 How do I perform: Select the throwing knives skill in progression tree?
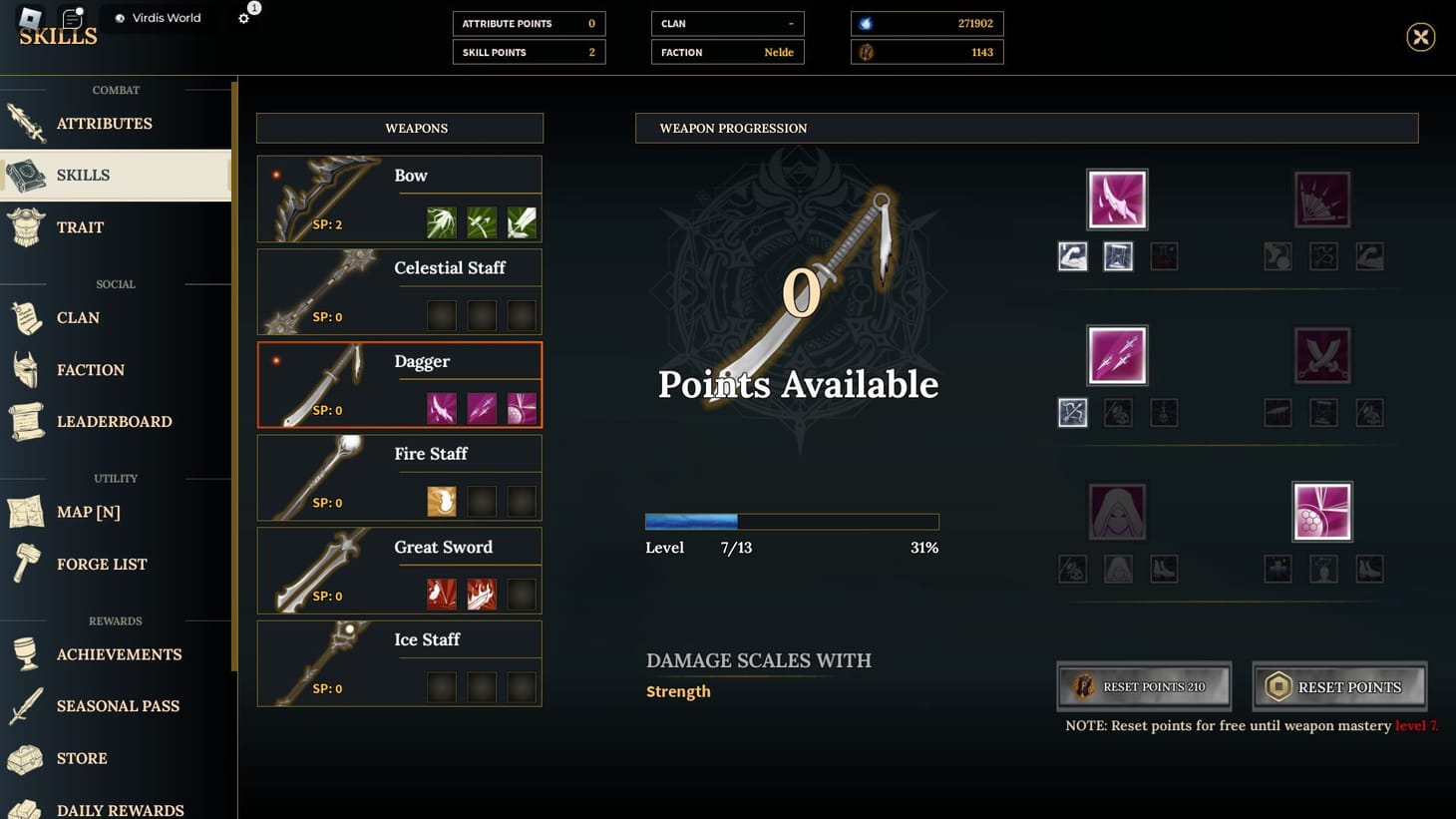pyautogui.click(x=1117, y=354)
